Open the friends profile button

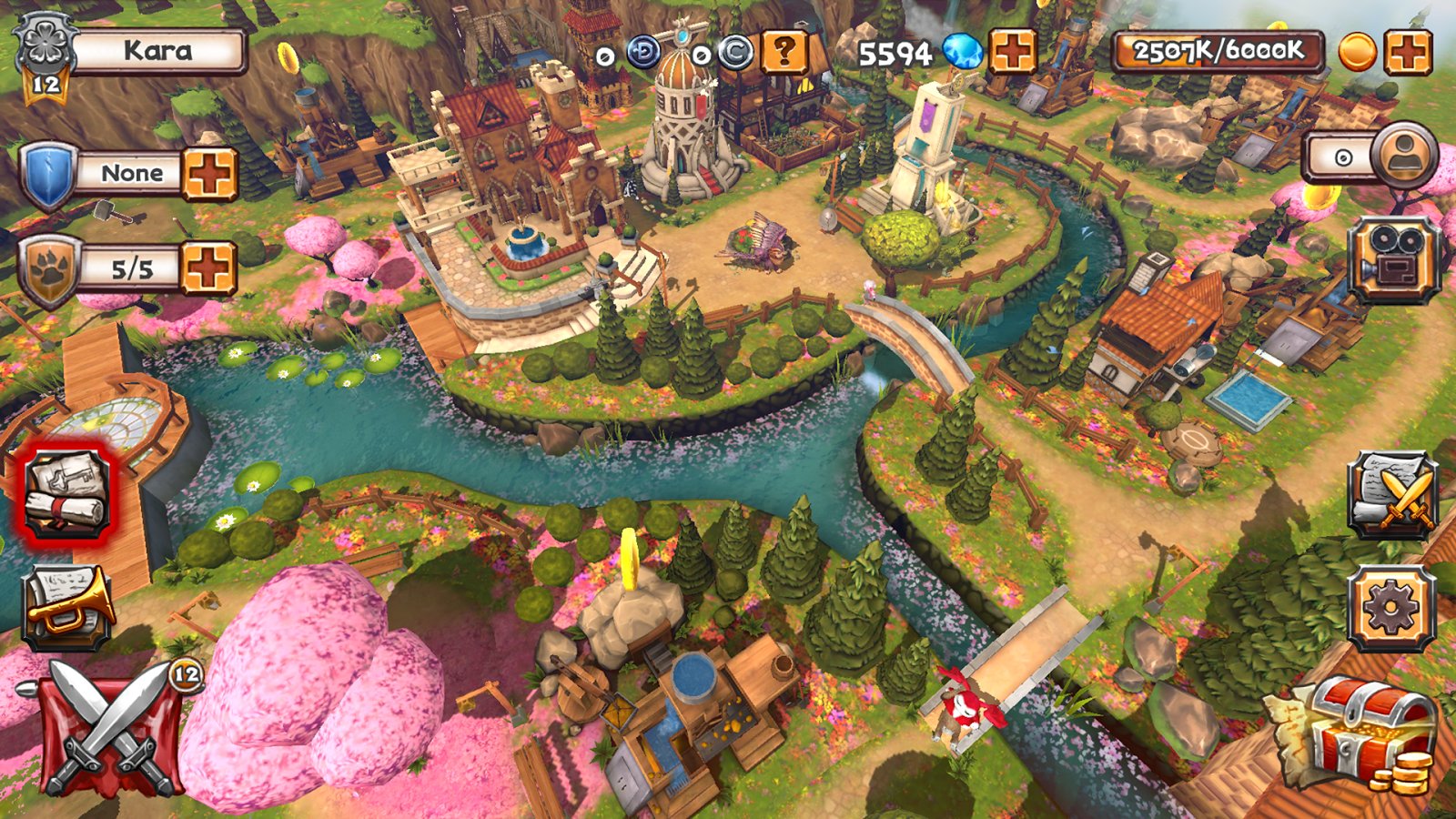click(1402, 155)
